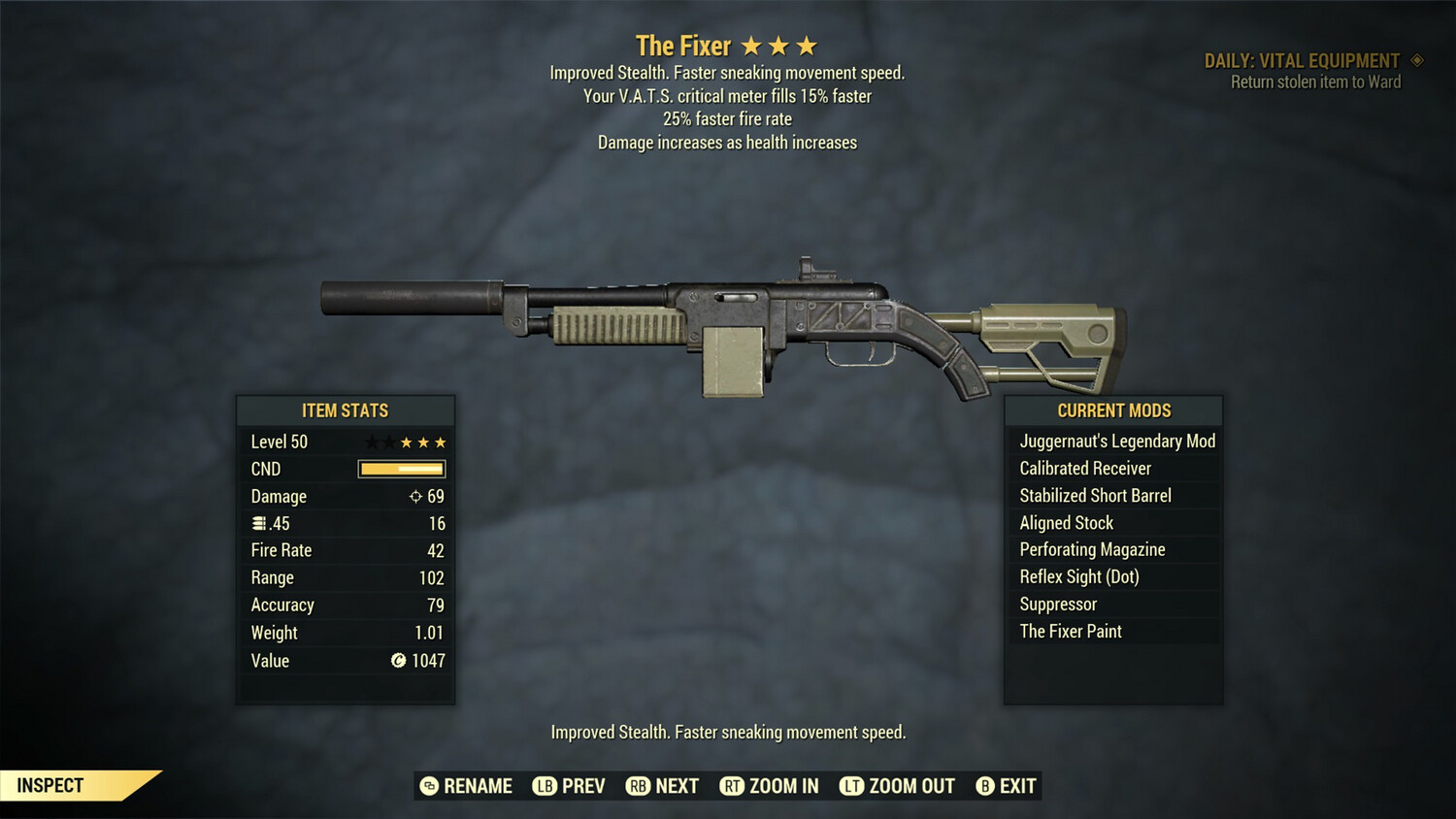
Task: Click the diamond icon after Daily: Vital Equipment
Action: pyautogui.click(x=1419, y=60)
